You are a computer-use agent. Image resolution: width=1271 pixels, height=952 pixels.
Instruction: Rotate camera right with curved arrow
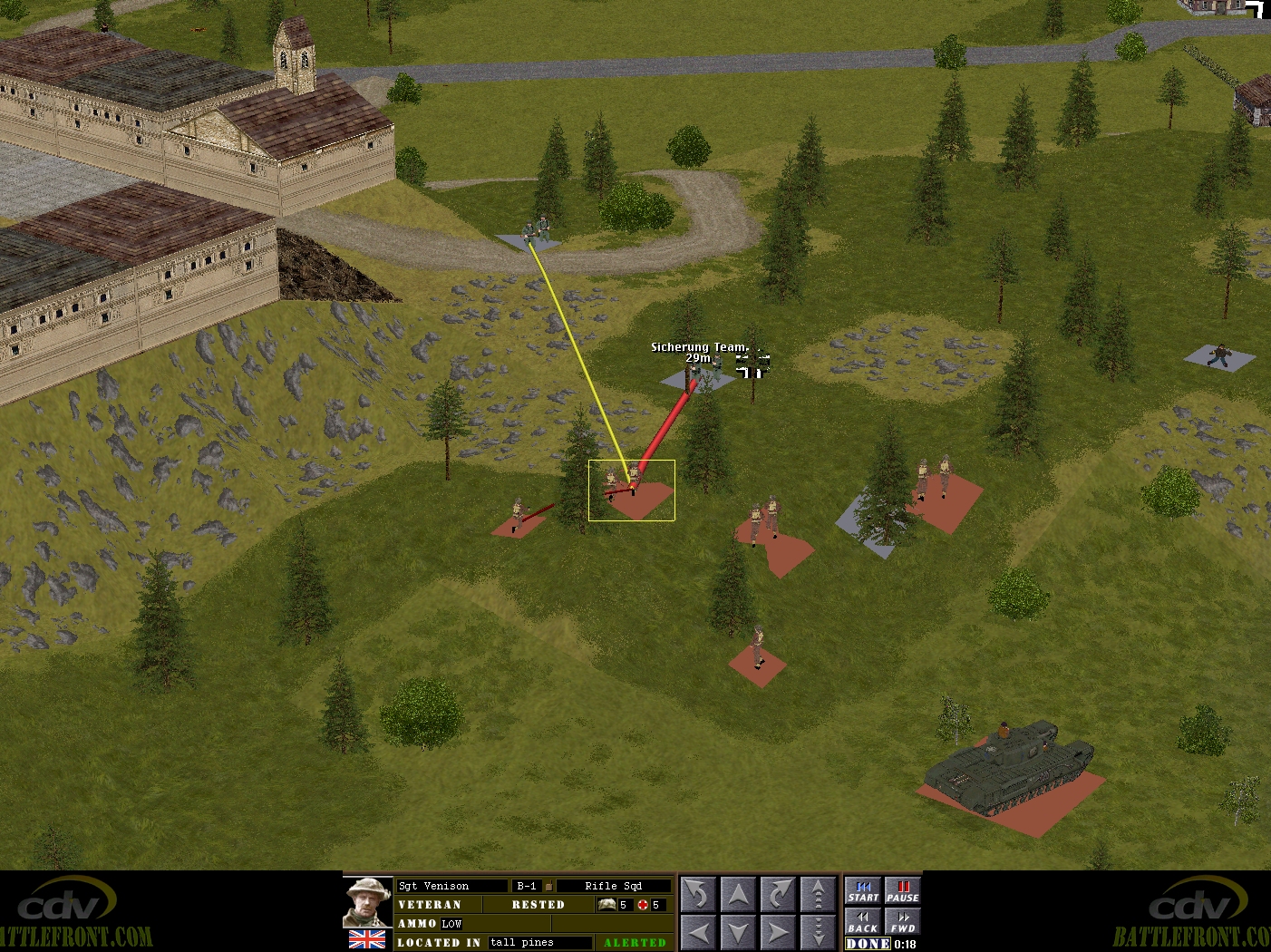point(779,895)
